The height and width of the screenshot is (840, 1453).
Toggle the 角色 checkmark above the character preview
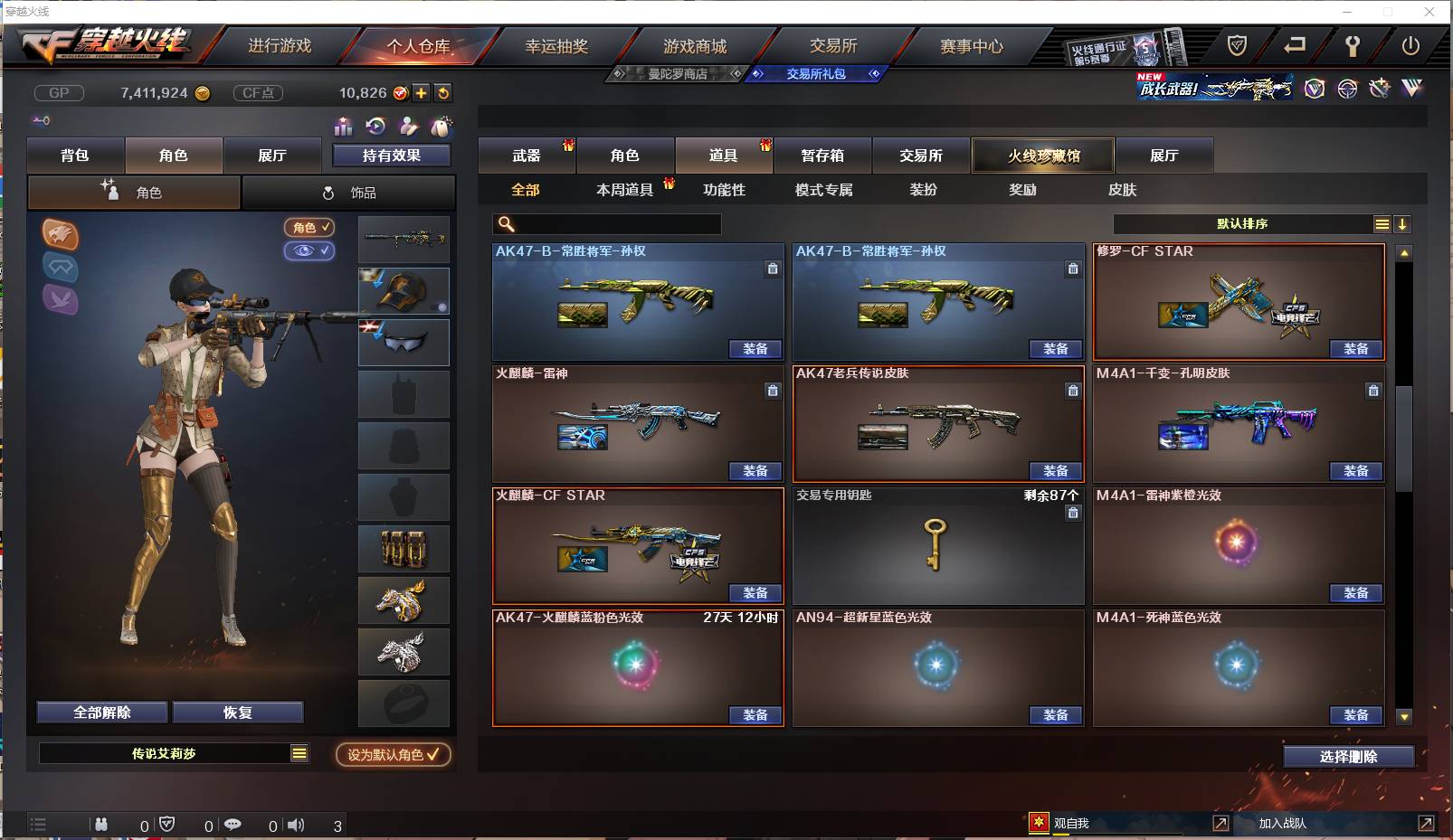pyautogui.click(x=309, y=228)
